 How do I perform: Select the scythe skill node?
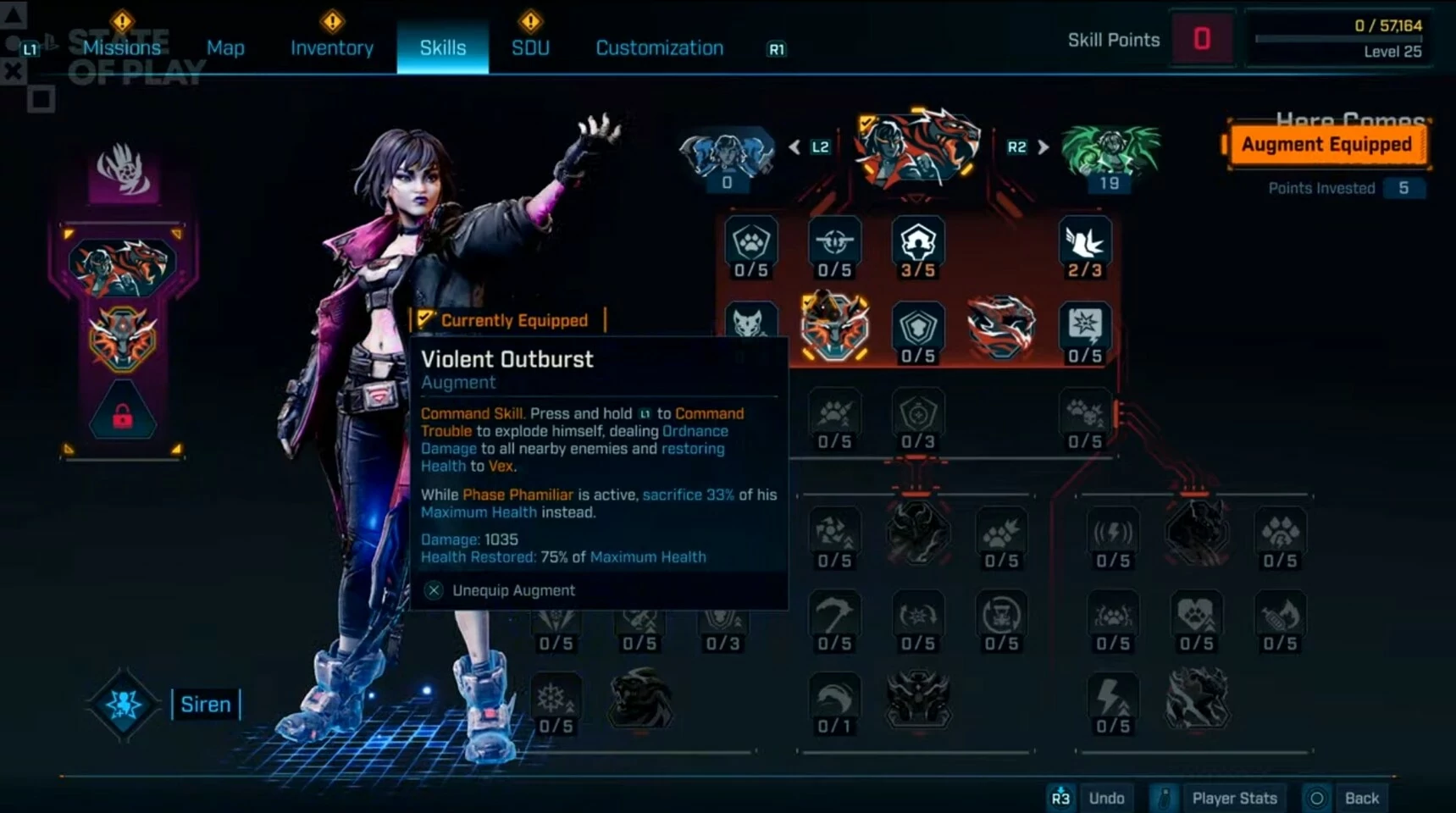834,614
